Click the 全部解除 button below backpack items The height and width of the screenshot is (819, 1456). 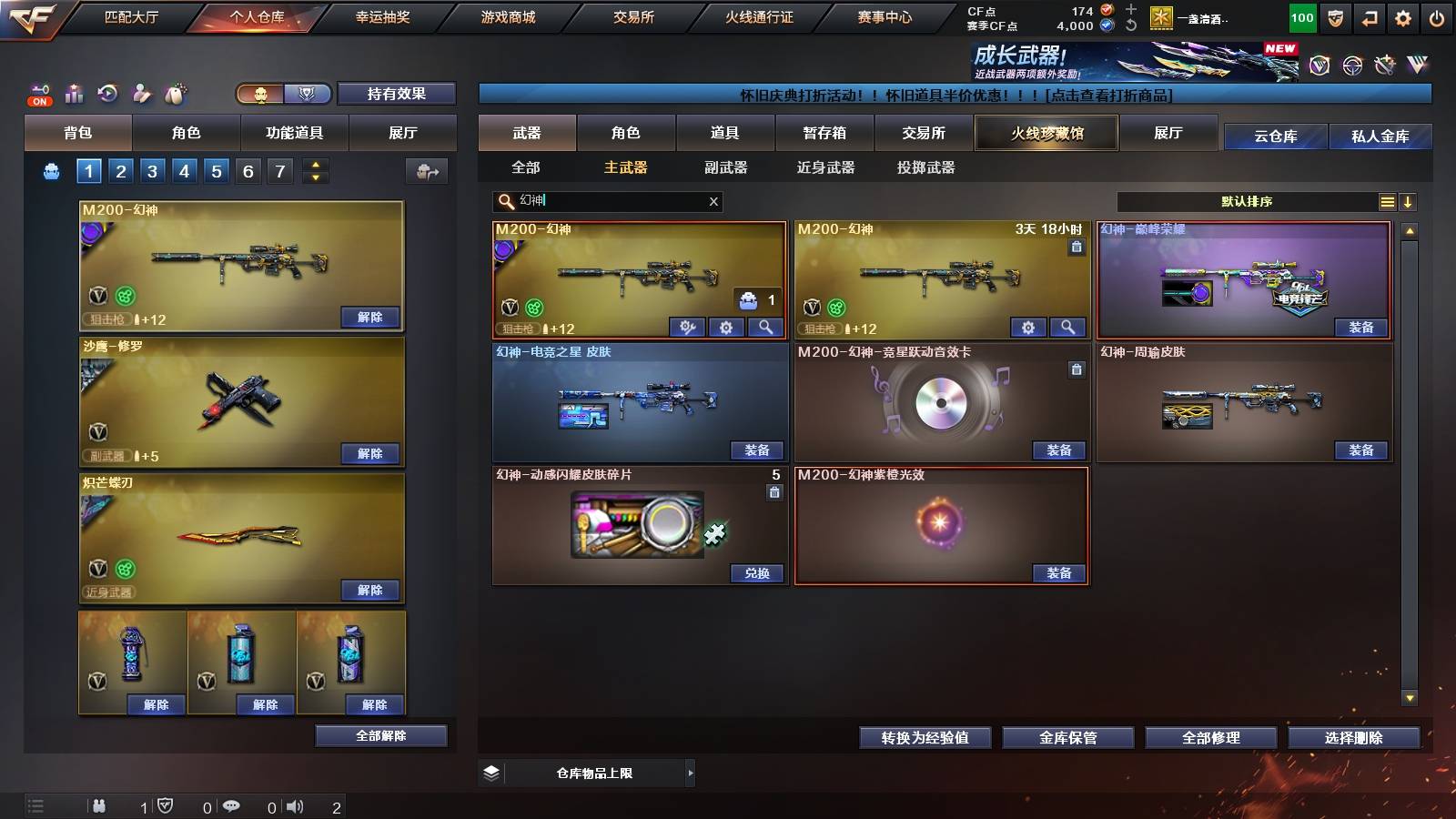[x=379, y=735]
